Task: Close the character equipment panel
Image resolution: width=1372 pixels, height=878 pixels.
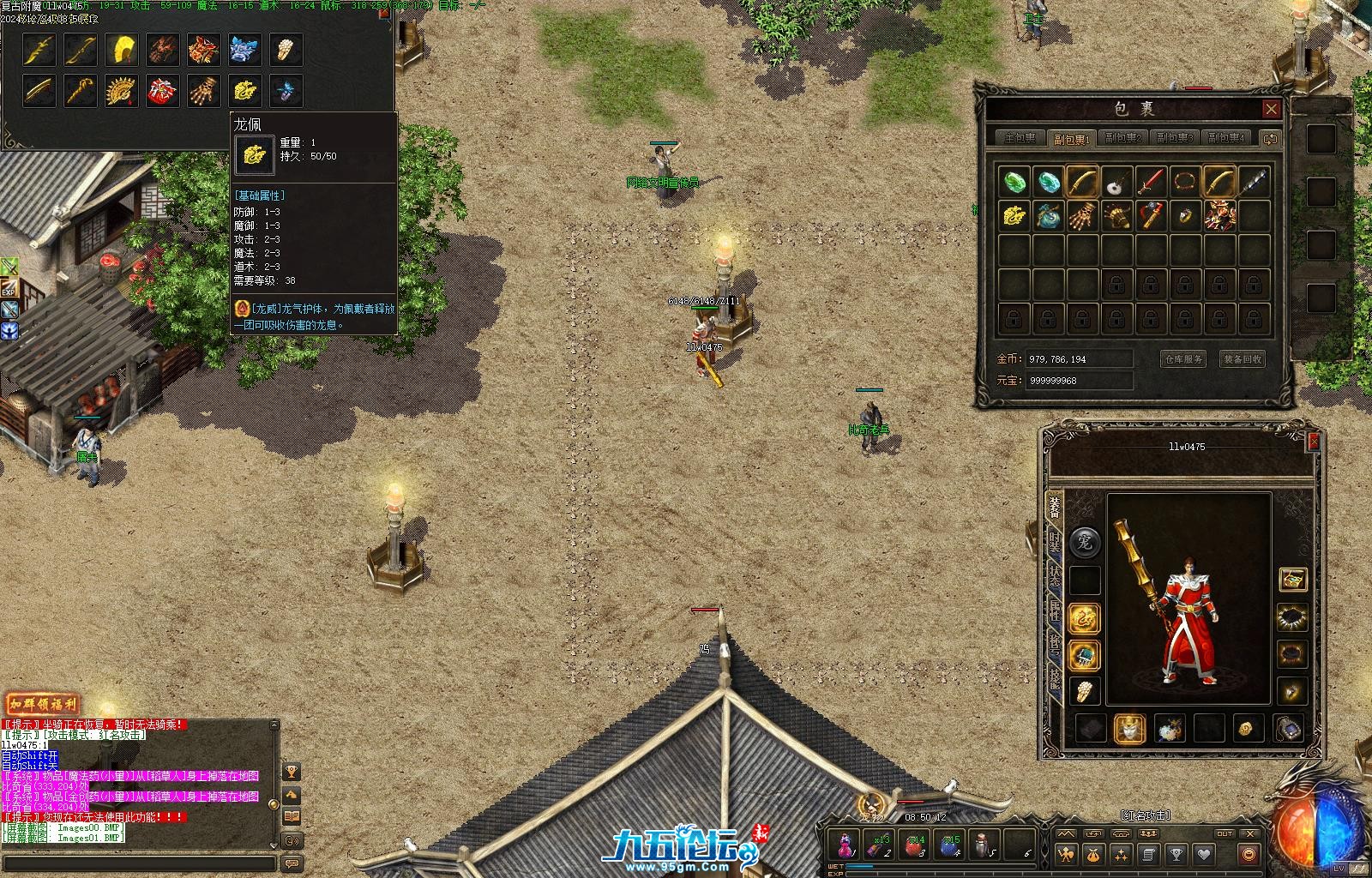Action: [x=1313, y=442]
